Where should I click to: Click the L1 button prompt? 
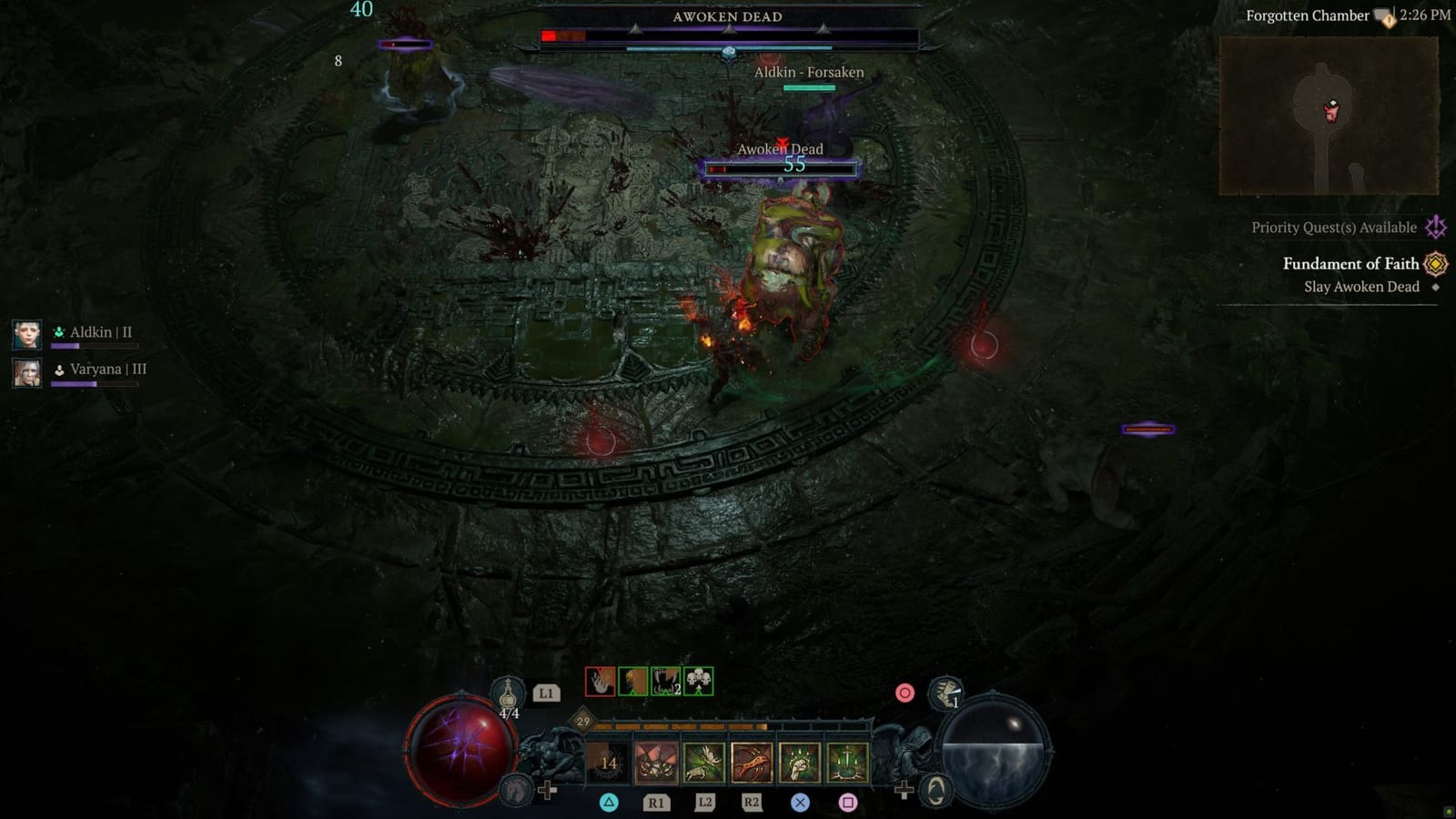point(546,693)
